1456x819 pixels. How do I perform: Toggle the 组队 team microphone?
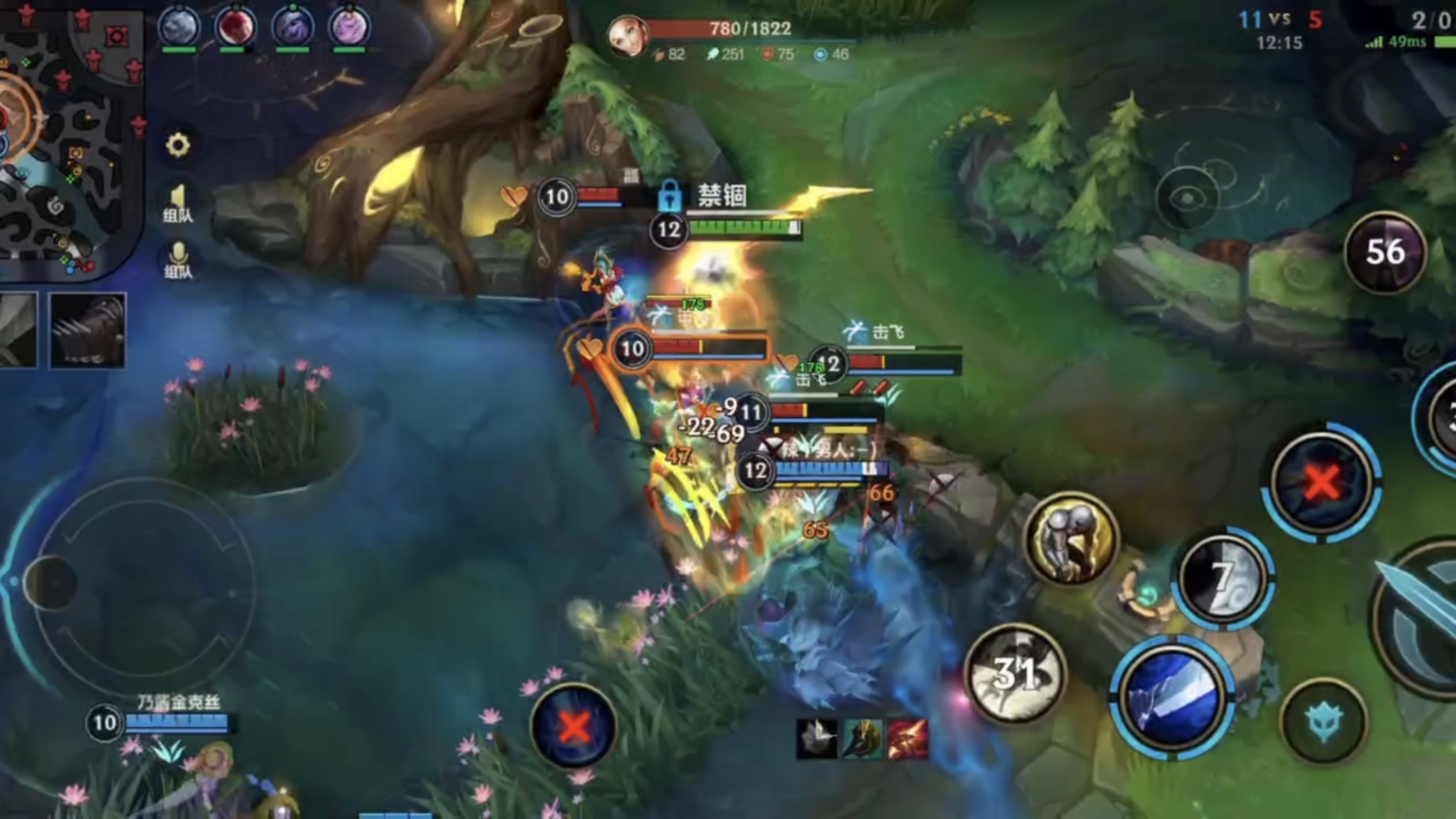(x=177, y=259)
